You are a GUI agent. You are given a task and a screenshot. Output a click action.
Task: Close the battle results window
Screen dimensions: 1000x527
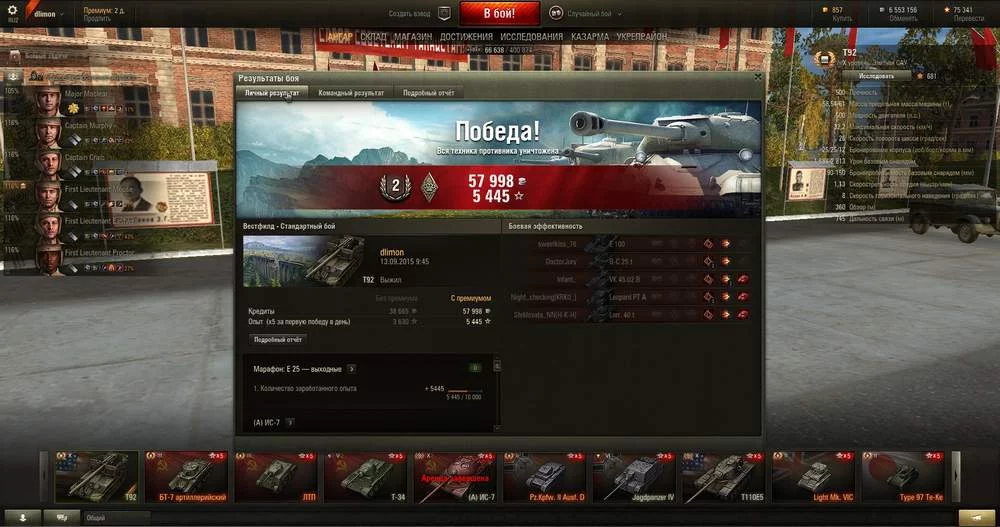pos(757,77)
